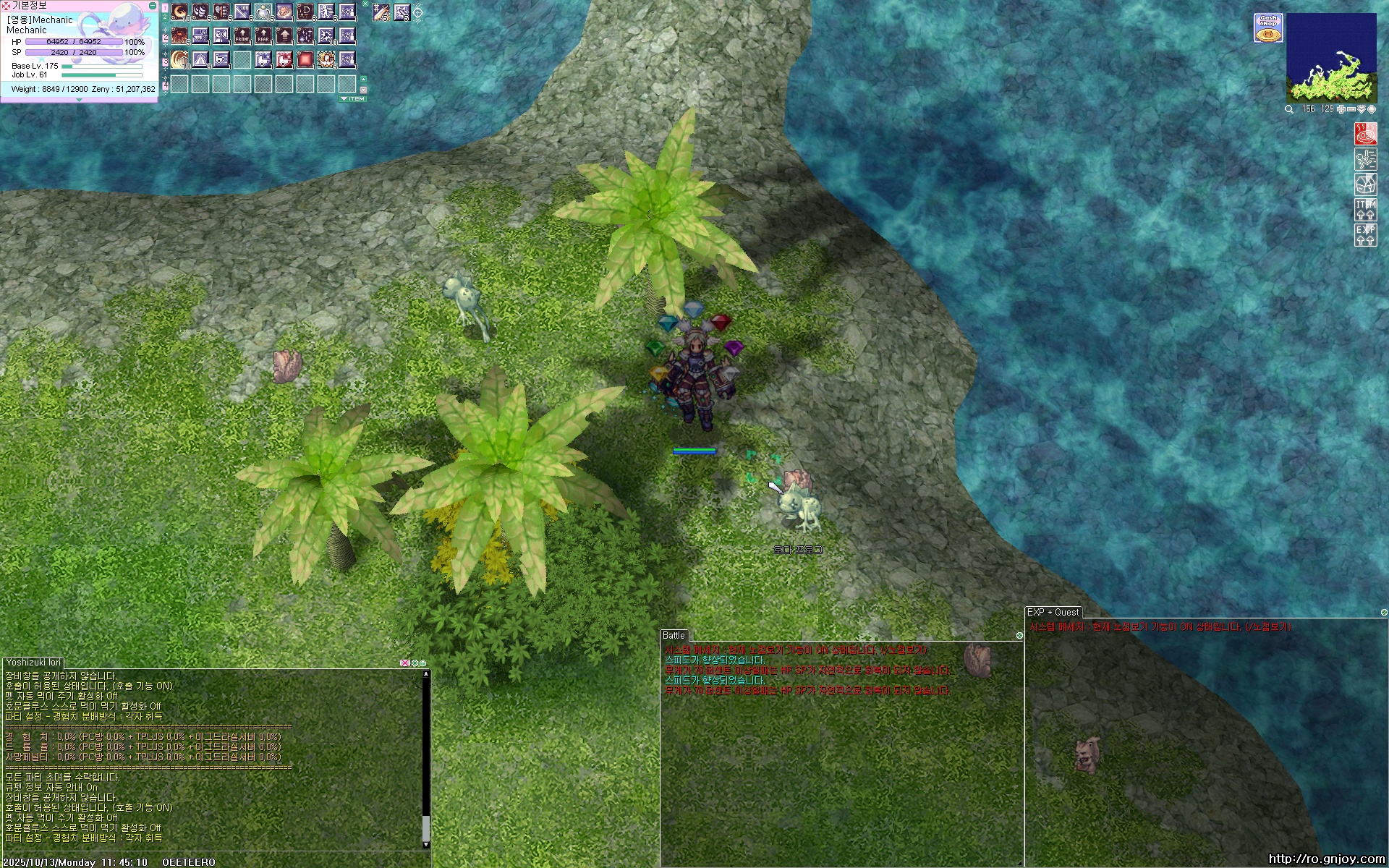Open the minimap magnifying glass search
Viewport: 1389px width, 868px height.
[1289, 109]
